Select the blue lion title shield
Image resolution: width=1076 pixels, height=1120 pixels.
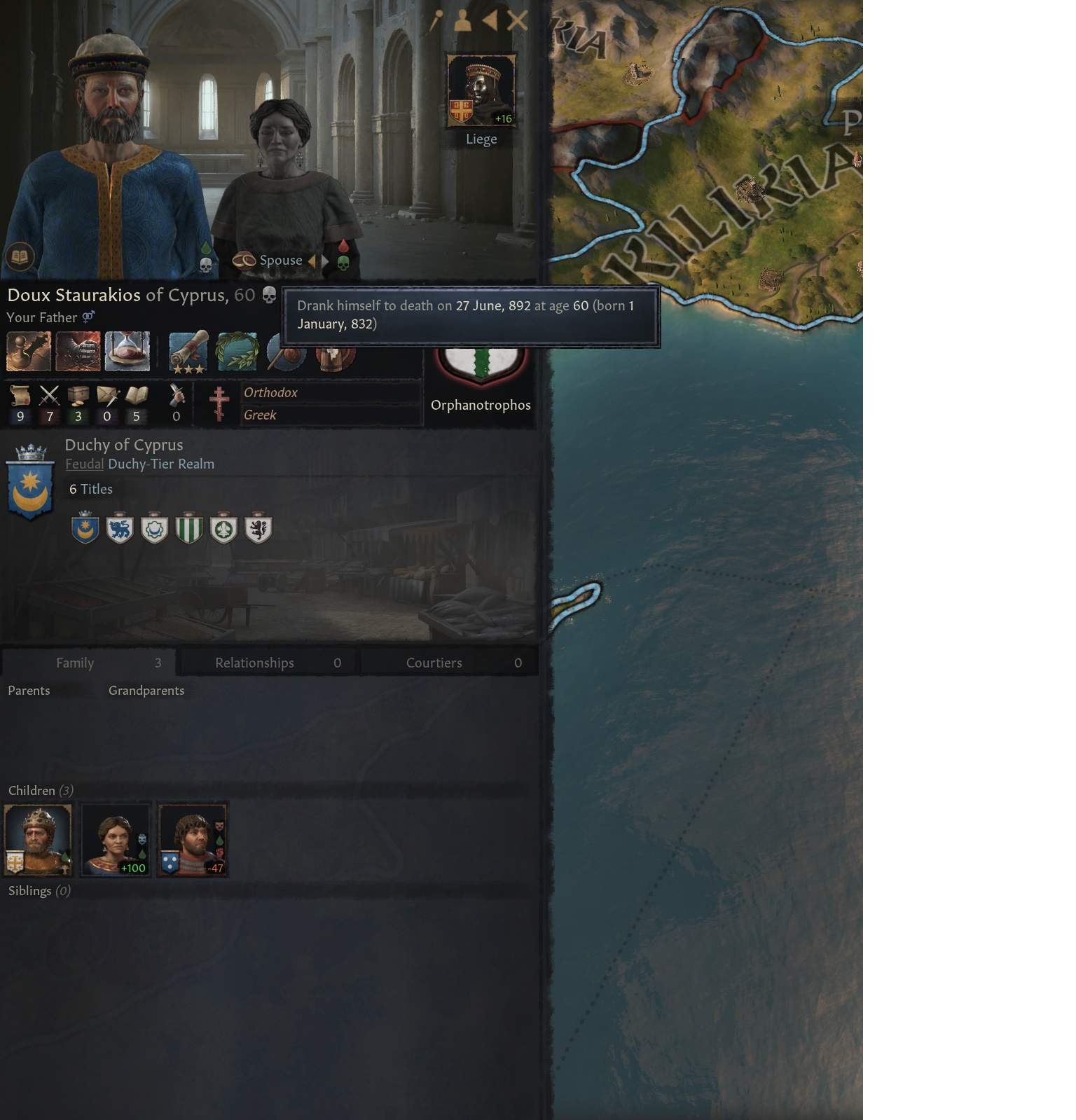pos(120,530)
